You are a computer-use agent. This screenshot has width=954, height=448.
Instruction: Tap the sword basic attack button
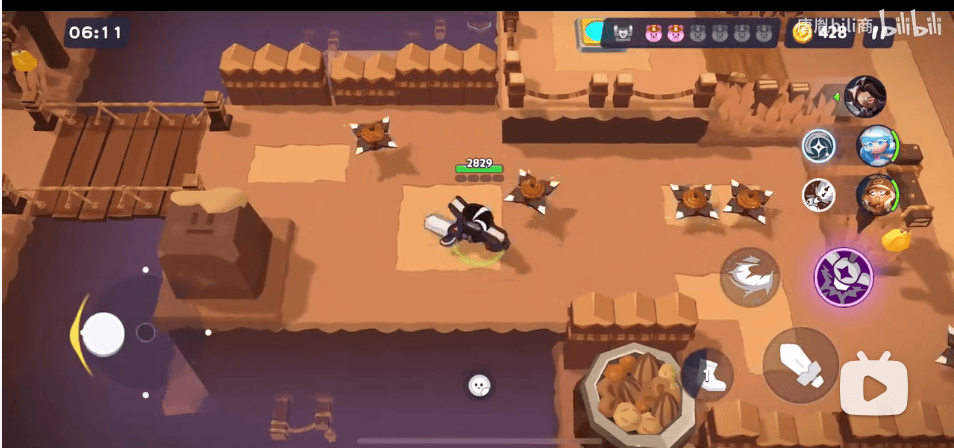(800, 365)
